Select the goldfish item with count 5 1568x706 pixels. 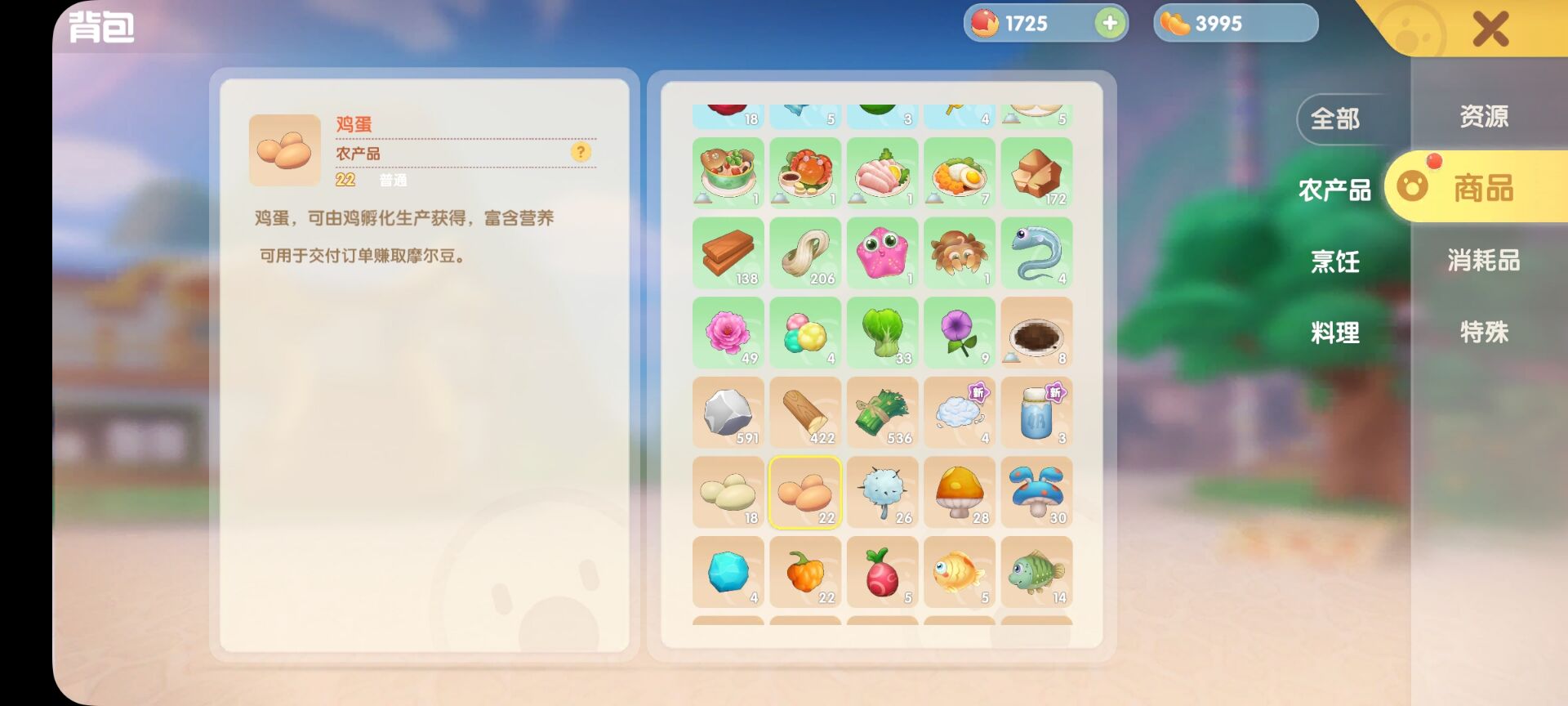[960, 572]
